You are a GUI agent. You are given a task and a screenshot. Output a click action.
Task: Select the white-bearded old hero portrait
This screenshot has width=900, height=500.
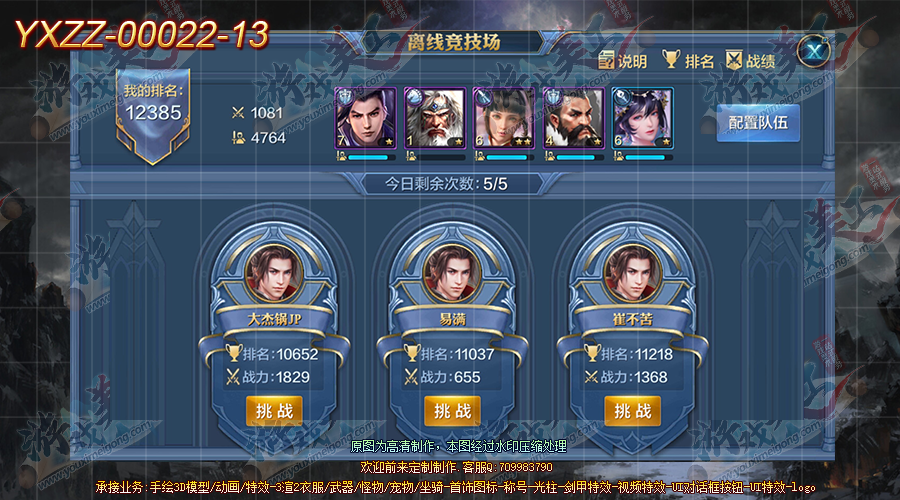(435, 119)
